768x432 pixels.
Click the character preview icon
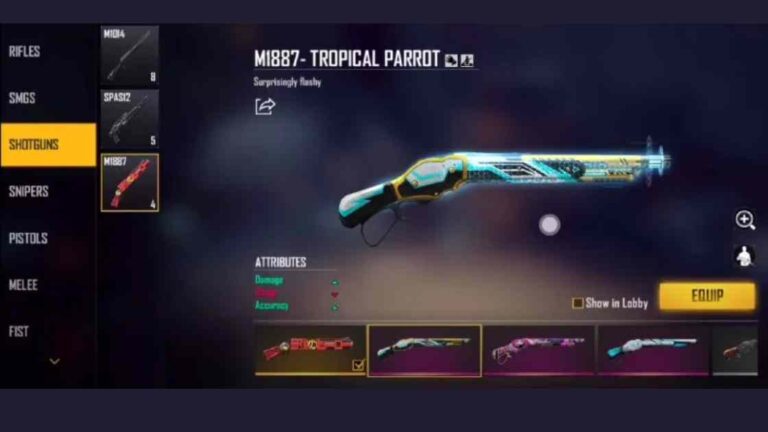coord(744,256)
